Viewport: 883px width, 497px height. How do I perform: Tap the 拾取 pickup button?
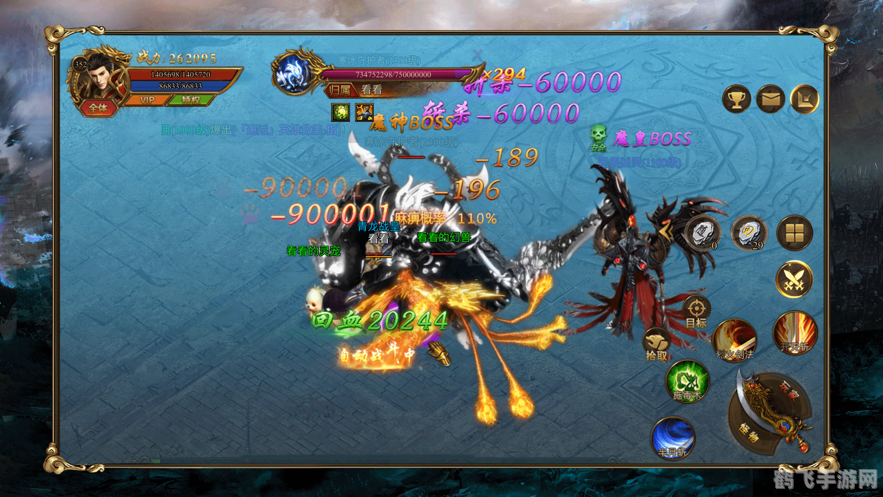click(656, 345)
